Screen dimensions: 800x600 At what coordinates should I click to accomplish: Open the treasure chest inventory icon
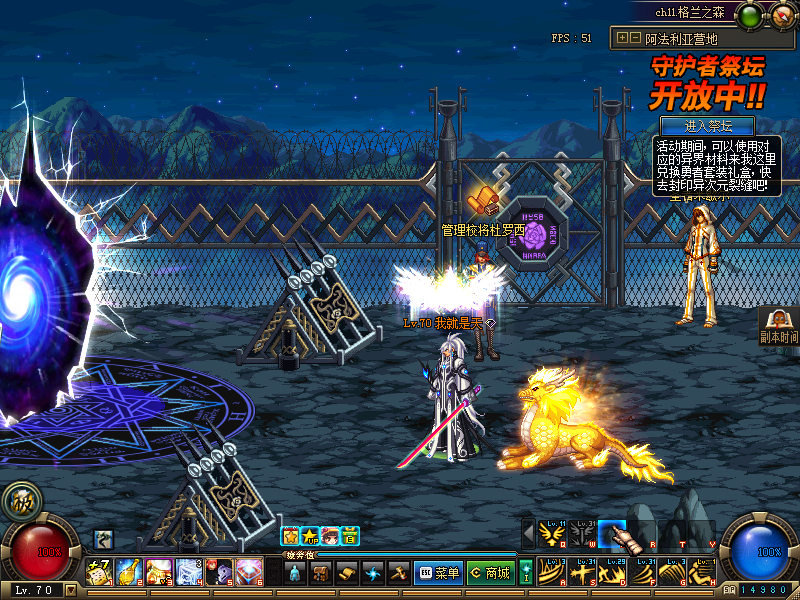(x=321, y=573)
